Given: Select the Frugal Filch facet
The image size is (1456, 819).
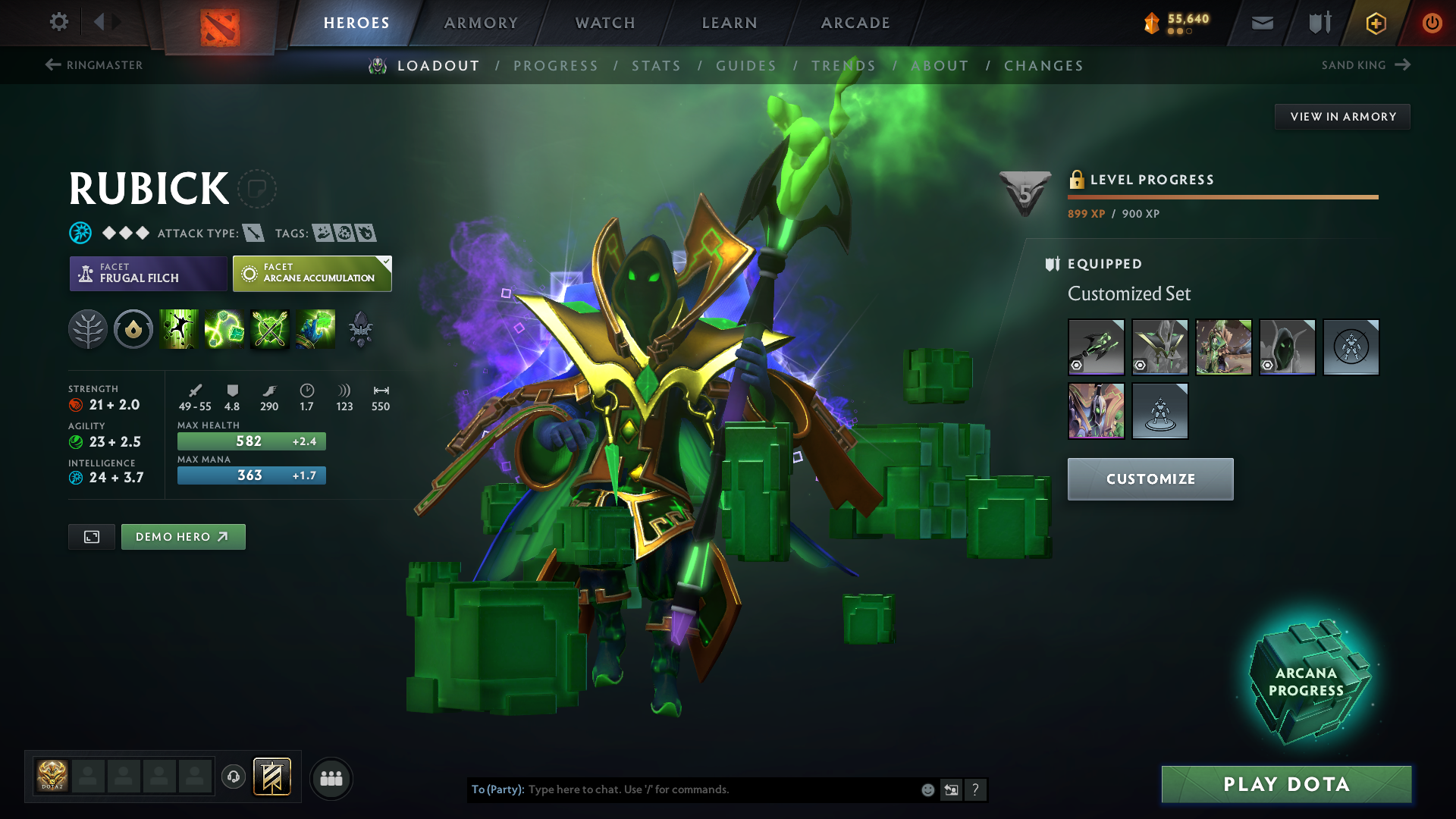Looking at the screenshot, I should pyautogui.click(x=148, y=274).
